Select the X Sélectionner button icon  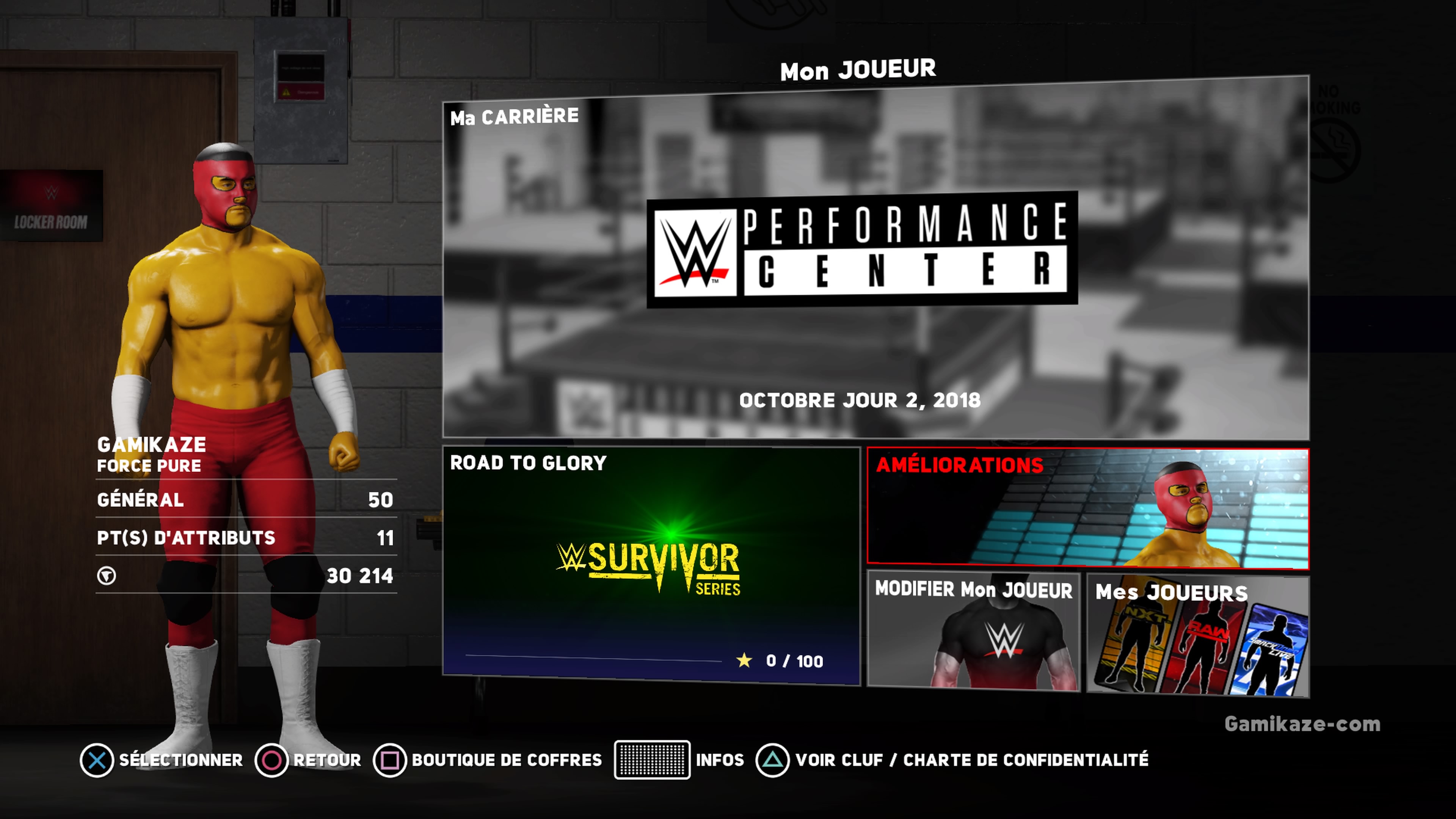tap(97, 760)
